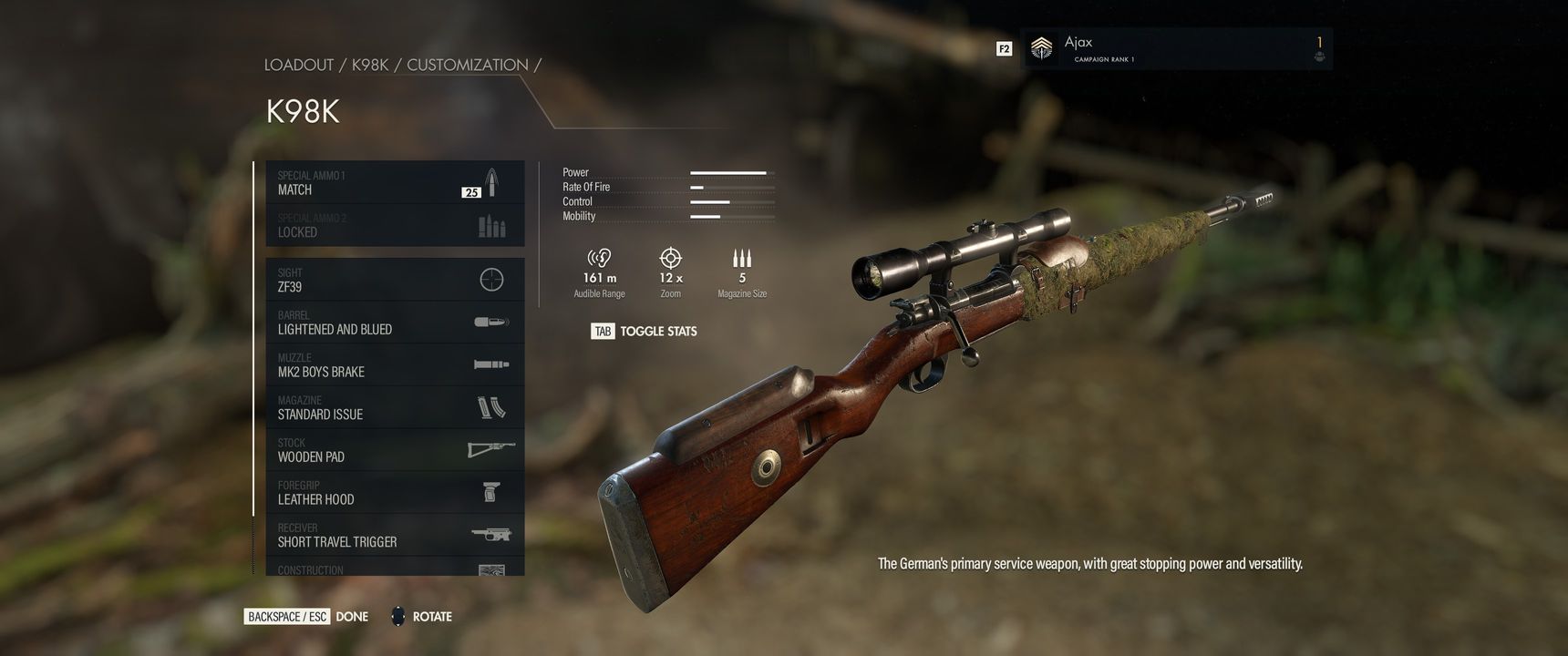Open the MK2 Boys Brake muzzle slot
The height and width of the screenshot is (656, 1568).
click(x=395, y=364)
